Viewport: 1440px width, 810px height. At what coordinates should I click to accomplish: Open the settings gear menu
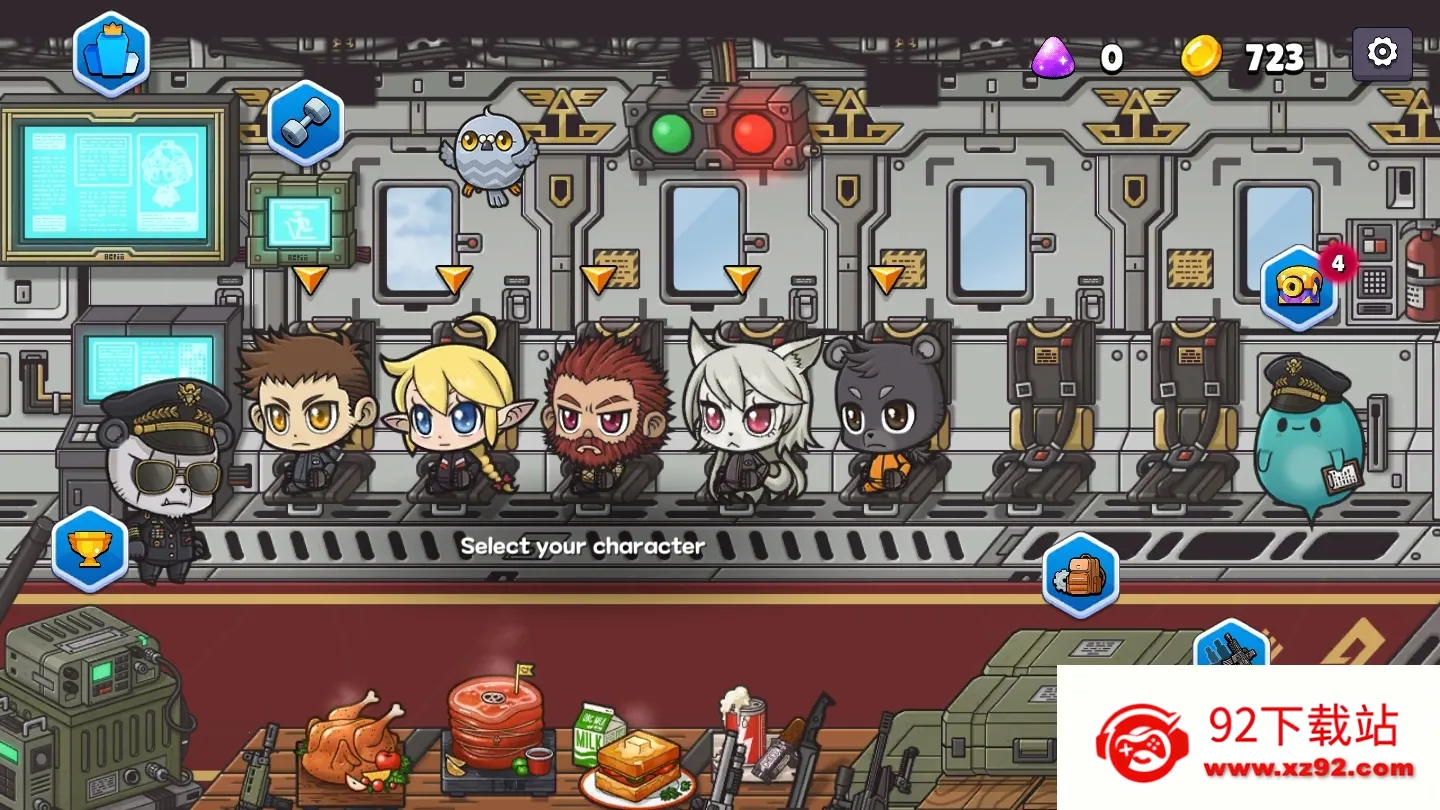click(1382, 53)
